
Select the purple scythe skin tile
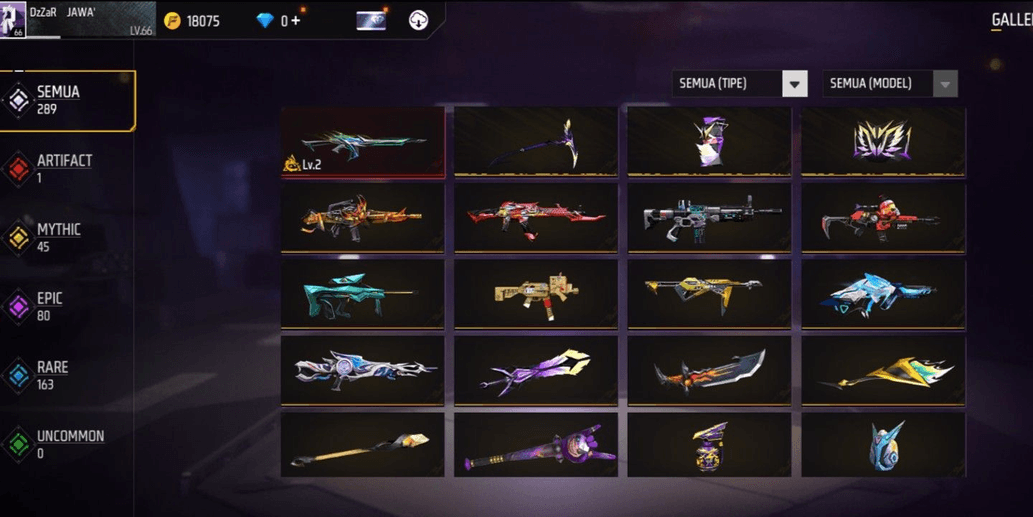point(535,142)
